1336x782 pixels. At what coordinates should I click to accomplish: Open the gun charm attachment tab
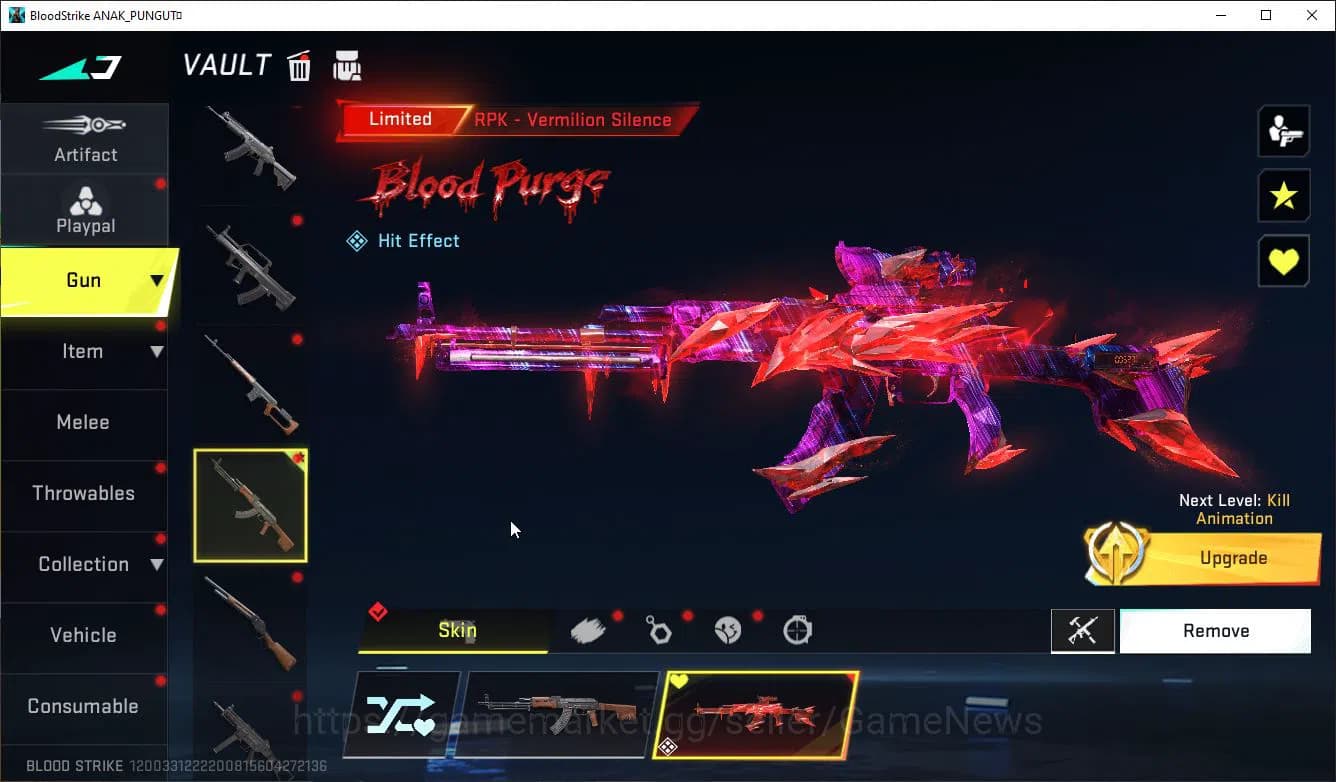660,629
